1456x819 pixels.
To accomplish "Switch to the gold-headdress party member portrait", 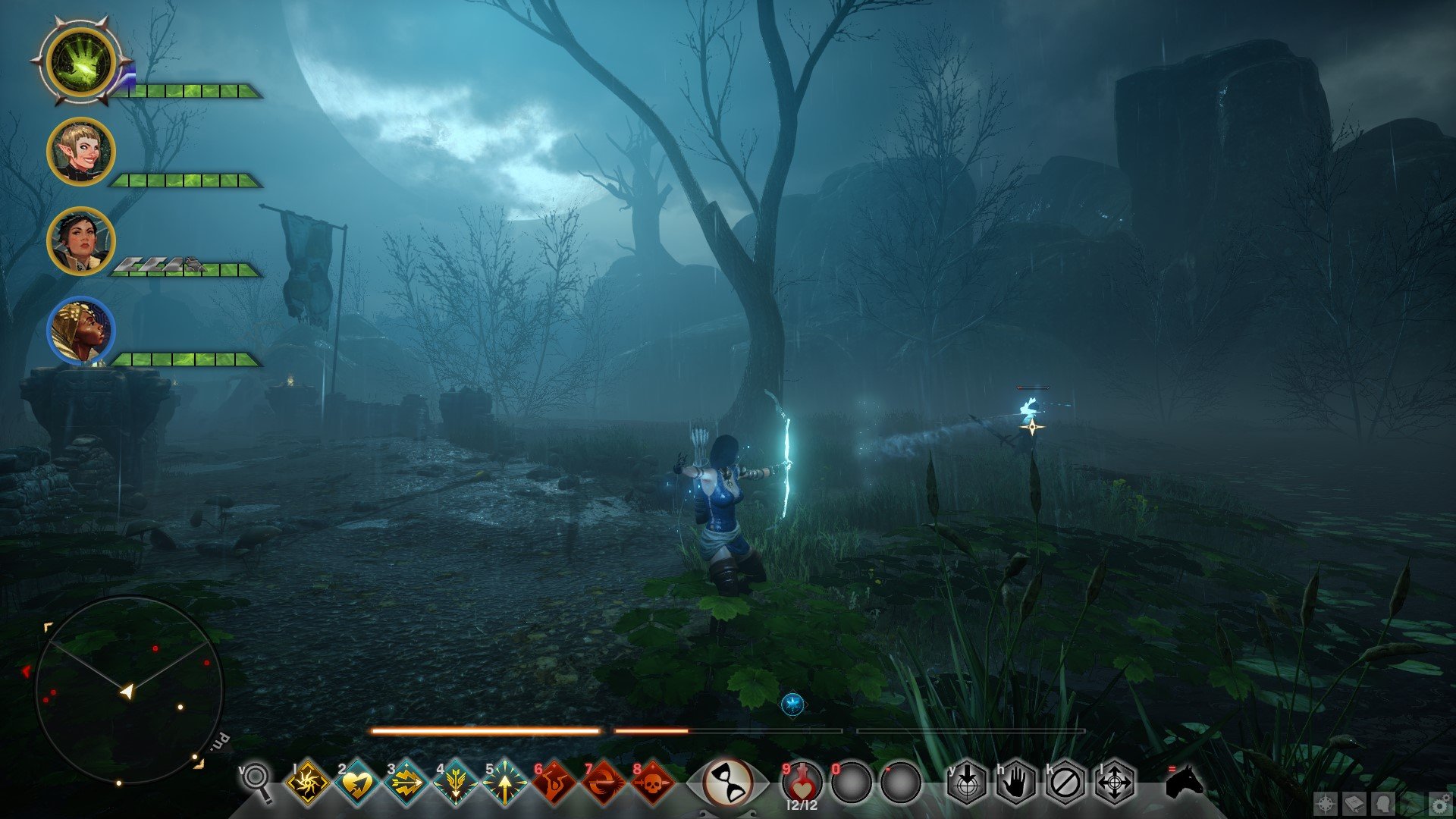I will click(x=80, y=331).
